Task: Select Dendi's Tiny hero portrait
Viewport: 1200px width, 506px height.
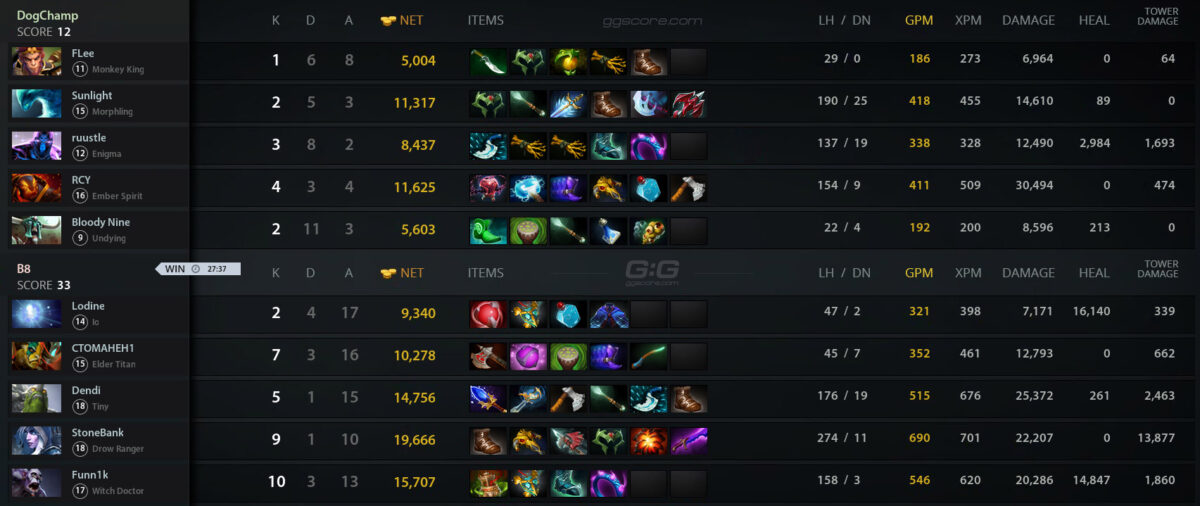Action: (x=36, y=398)
